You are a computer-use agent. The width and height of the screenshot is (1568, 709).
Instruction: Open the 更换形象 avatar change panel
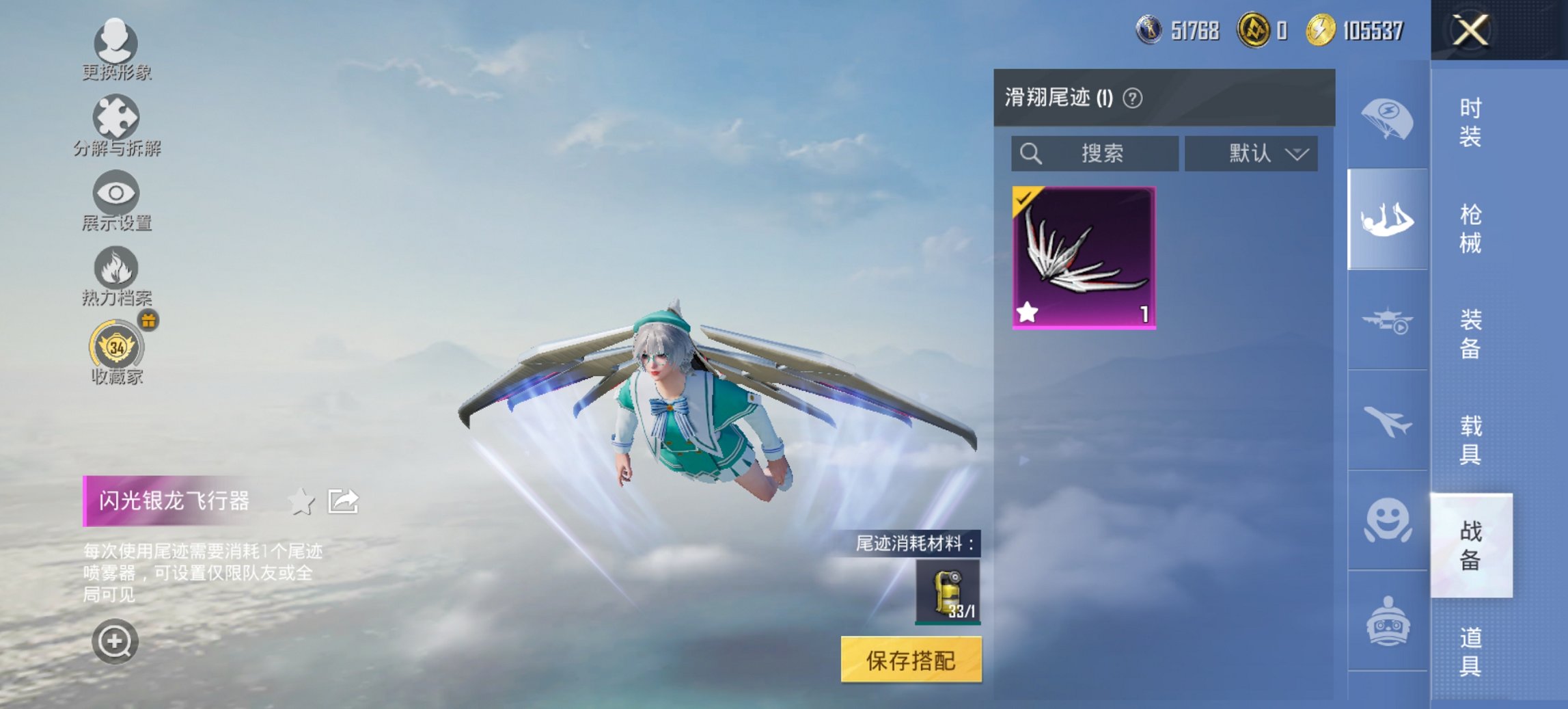(x=116, y=43)
